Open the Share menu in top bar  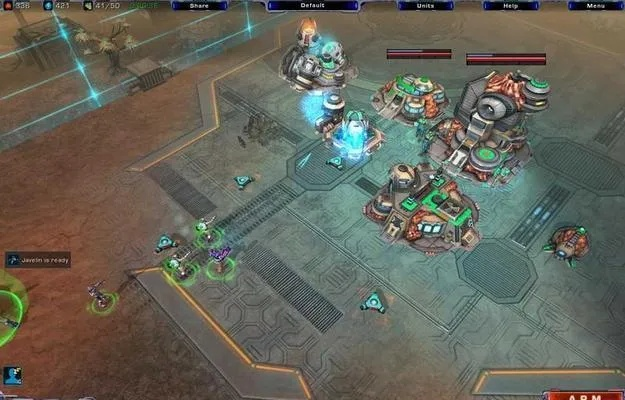click(199, 5)
